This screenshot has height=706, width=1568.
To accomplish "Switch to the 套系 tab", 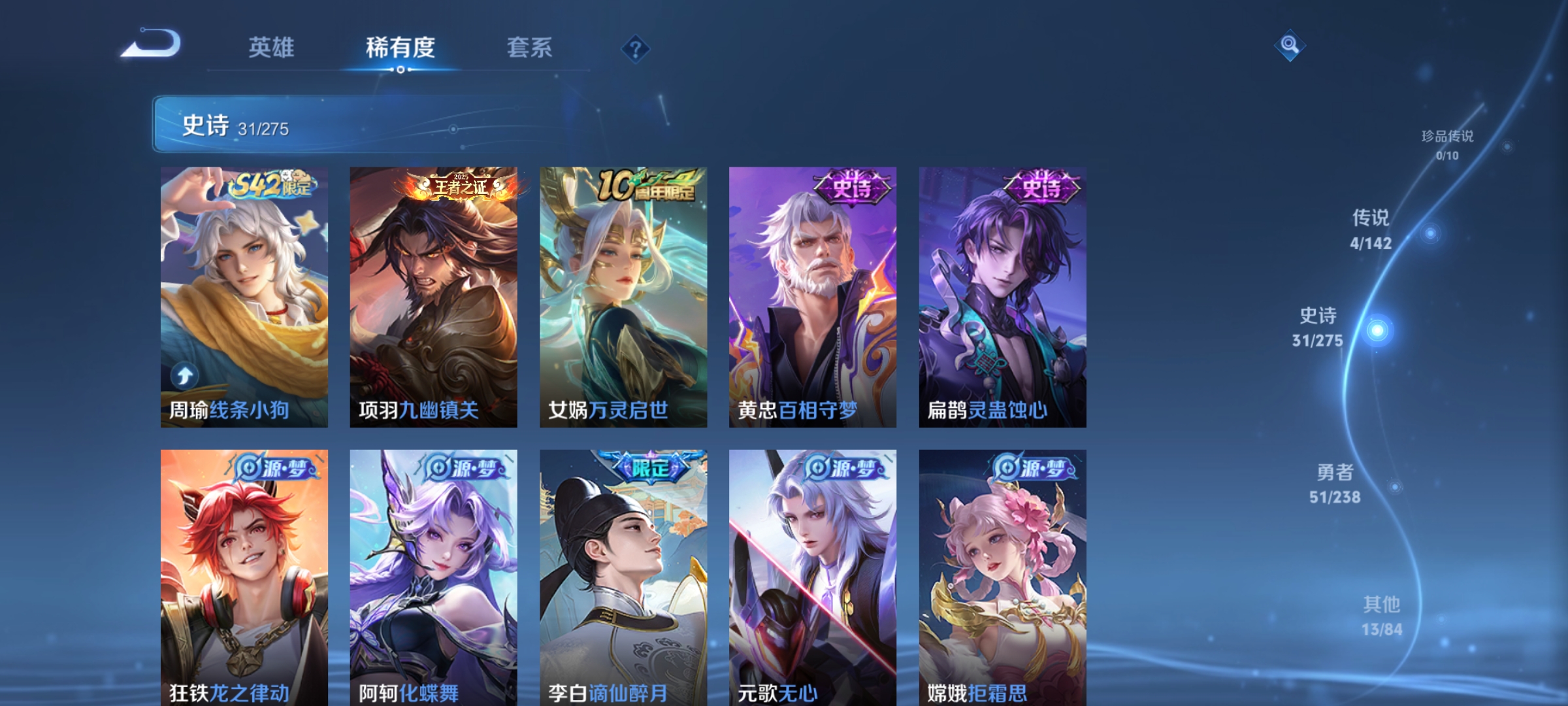I will [x=531, y=47].
